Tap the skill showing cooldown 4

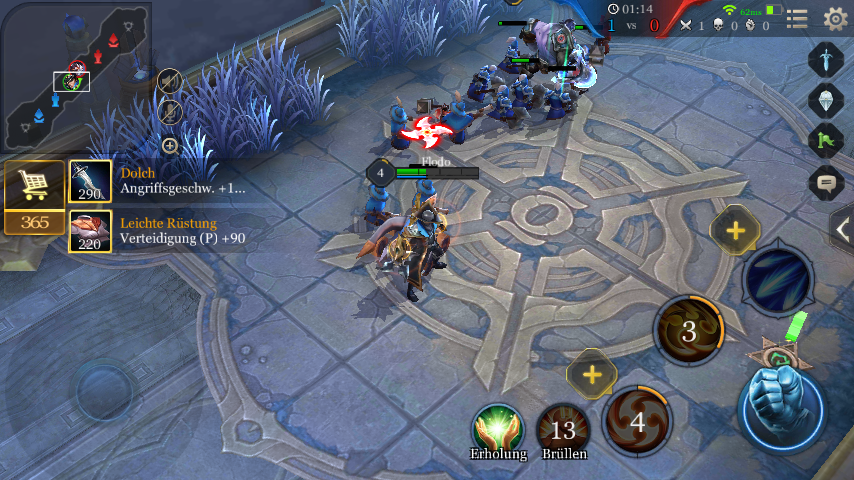pyautogui.click(x=637, y=419)
